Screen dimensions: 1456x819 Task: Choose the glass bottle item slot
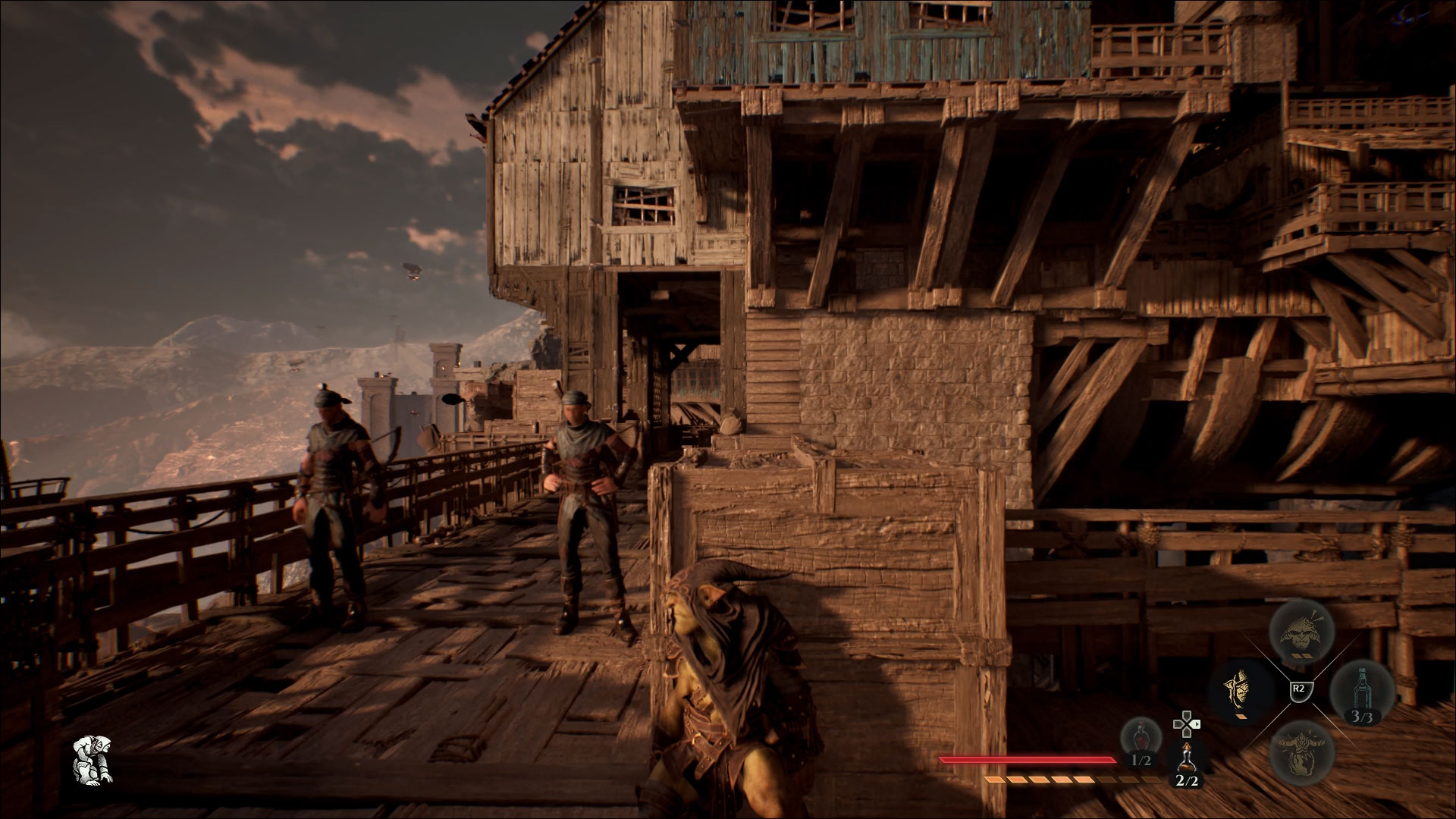point(1363,691)
